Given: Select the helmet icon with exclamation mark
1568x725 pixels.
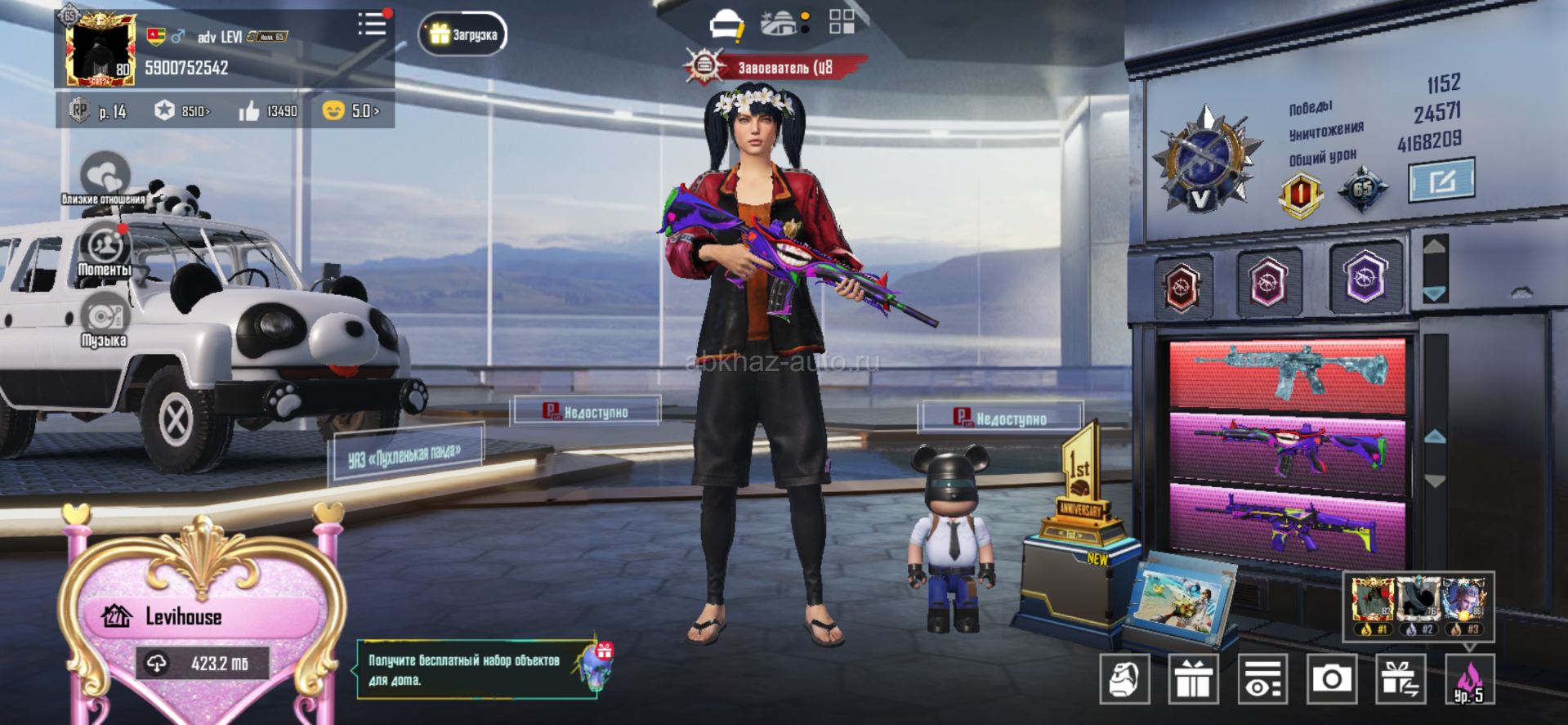Looking at the screenshot, I should coord(726,26).
